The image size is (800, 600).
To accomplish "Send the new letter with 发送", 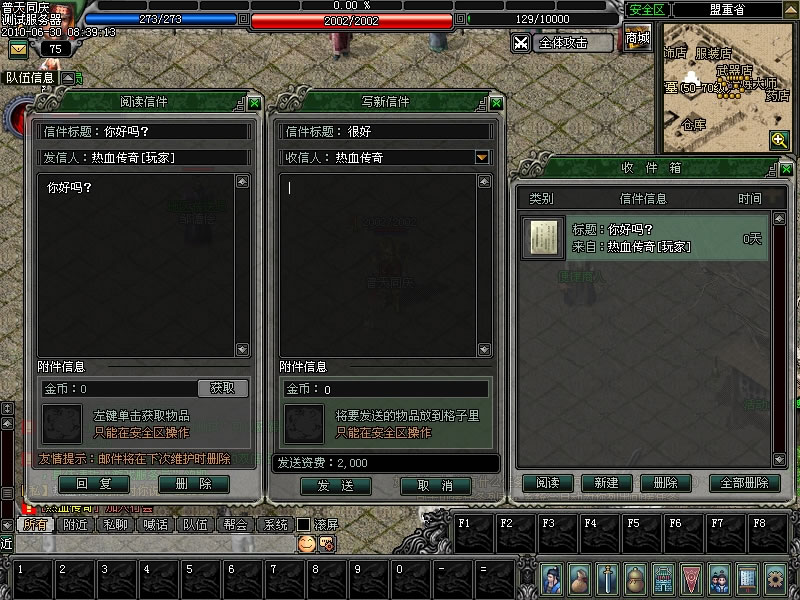I will pyautogui.click(x=336, y=485).
